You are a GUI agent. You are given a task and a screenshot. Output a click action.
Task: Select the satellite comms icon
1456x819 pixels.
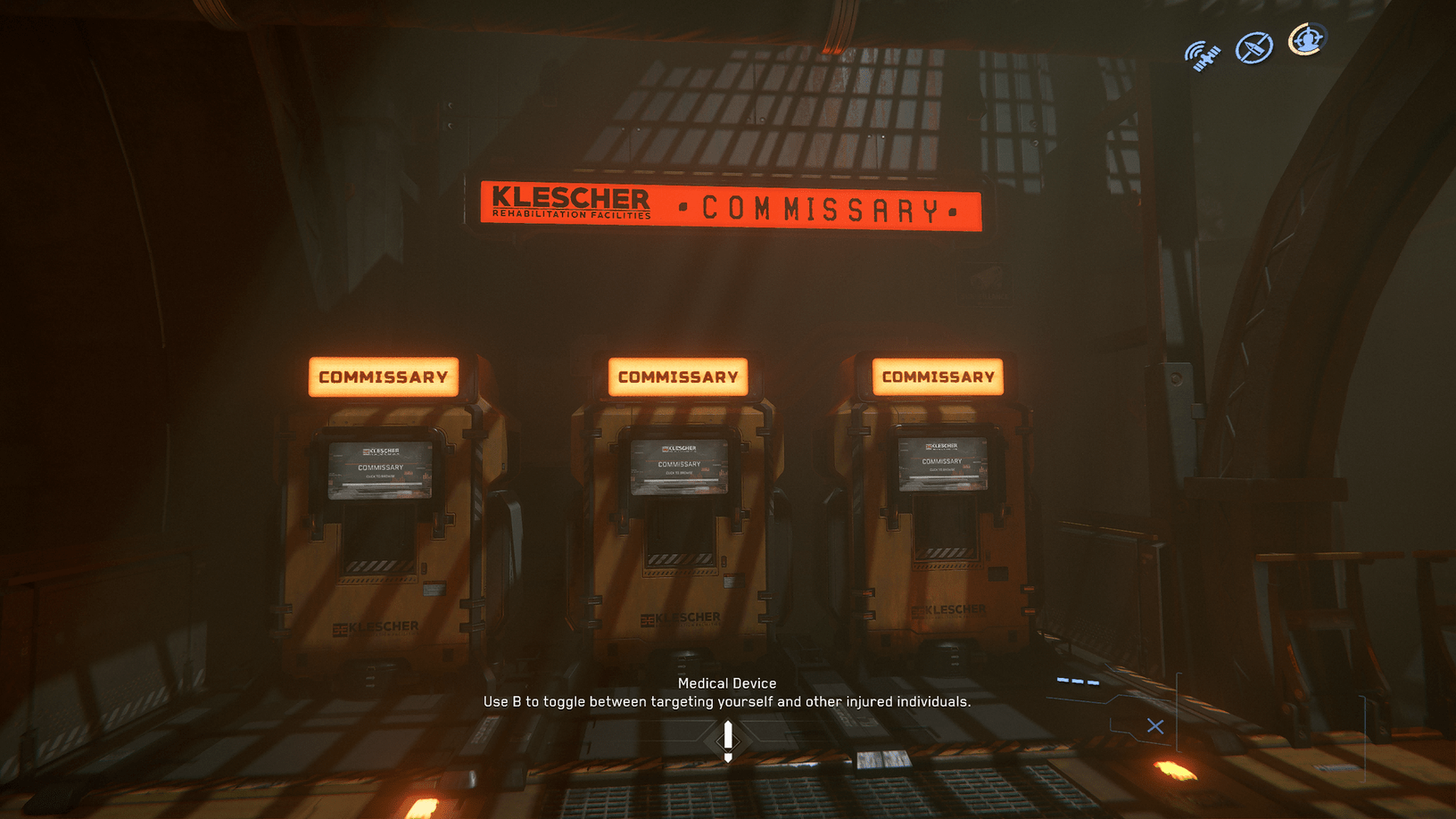(1203, 52)
